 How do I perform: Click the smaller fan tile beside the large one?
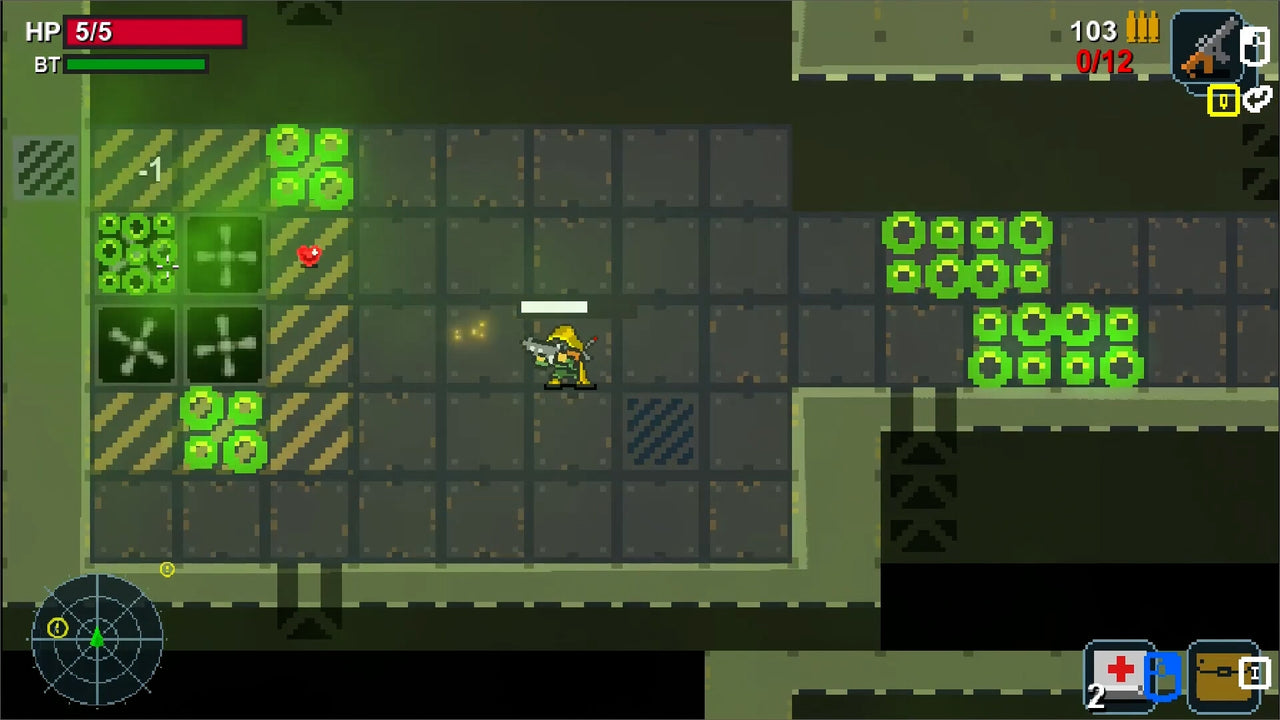point(224,344)
